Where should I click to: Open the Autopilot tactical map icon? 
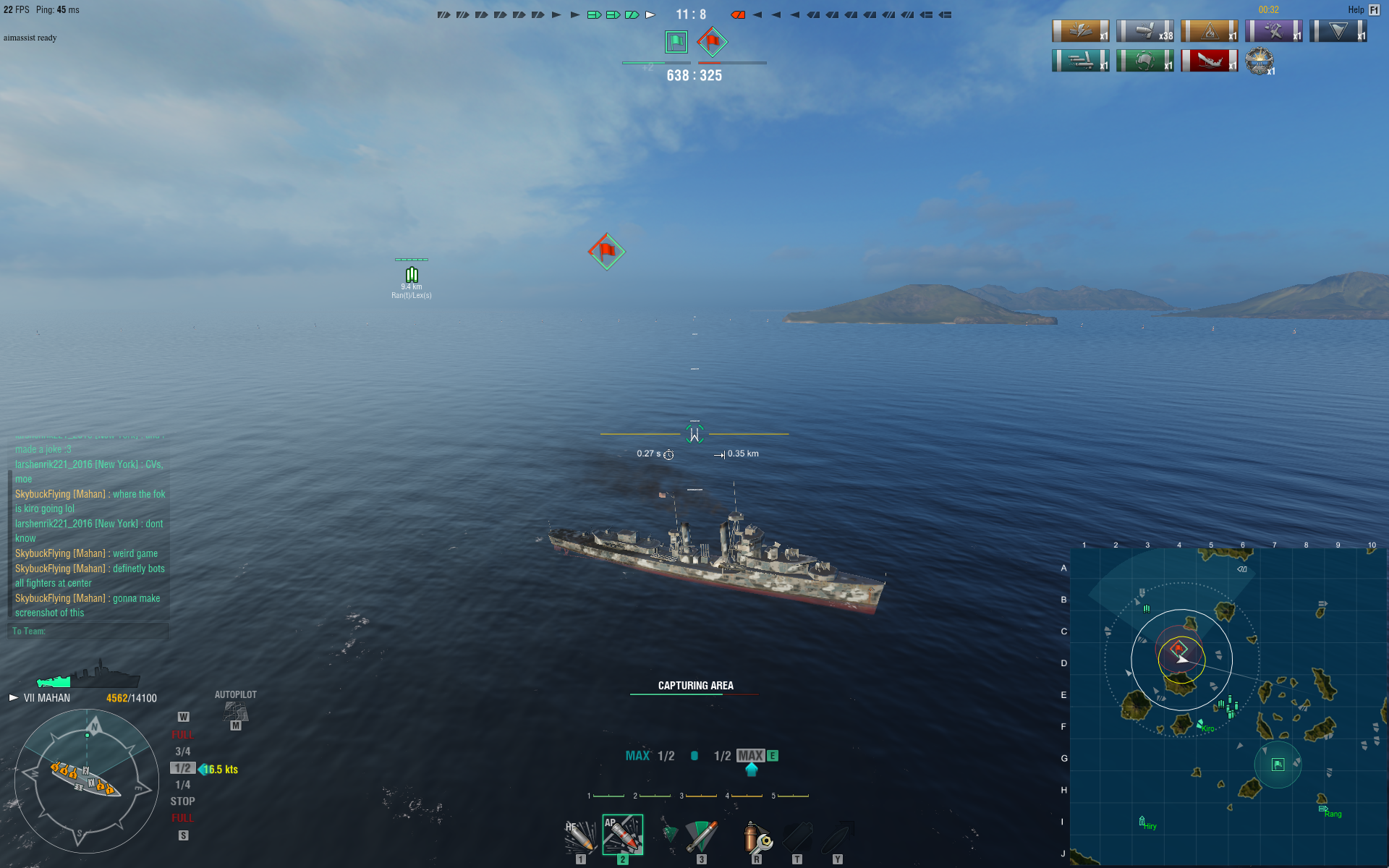(x=236, y=712)
